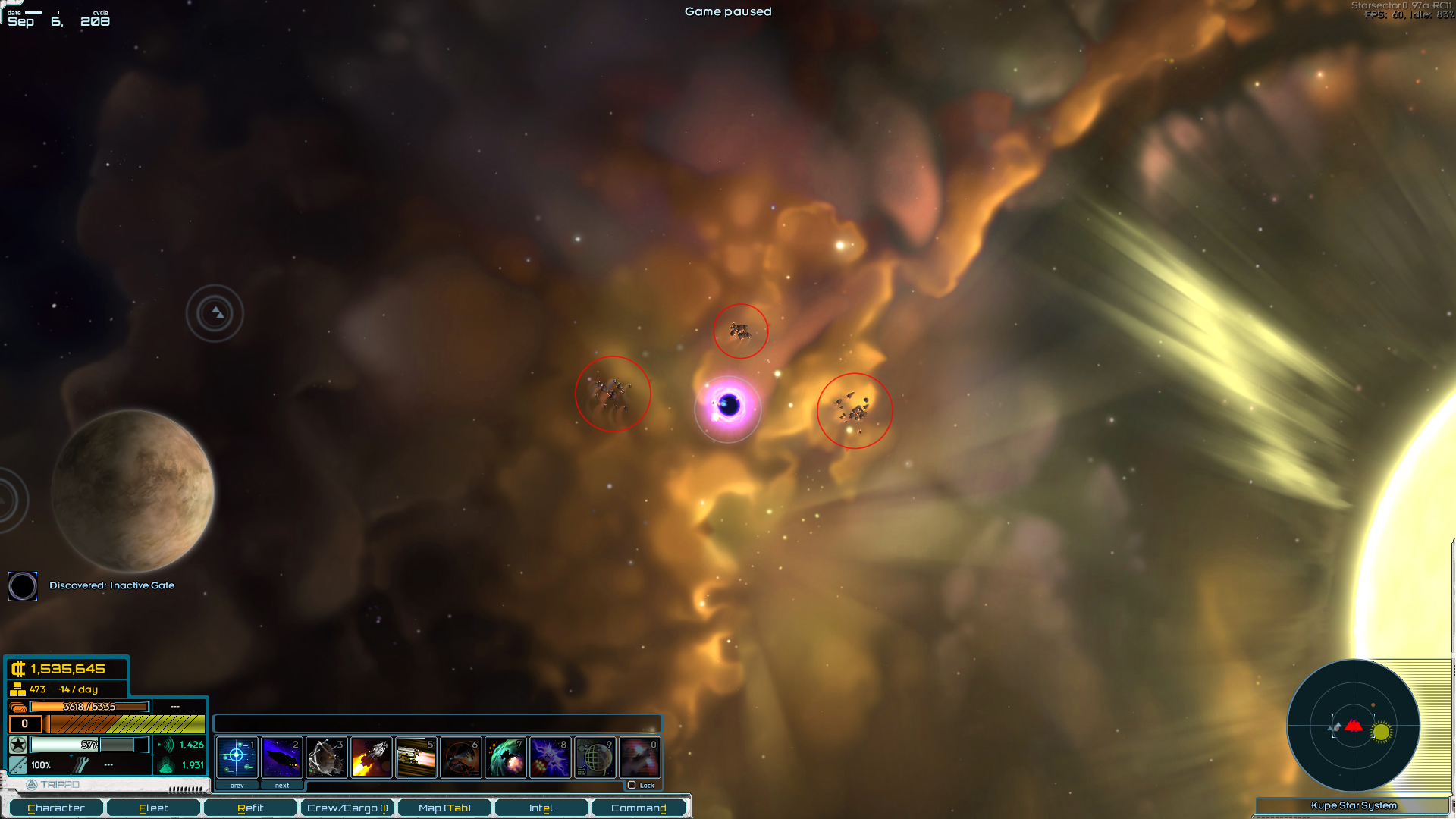1456x819 pixels.
Task: Open the Discovered Inactive Gate notification
Action: click(111, 585)
